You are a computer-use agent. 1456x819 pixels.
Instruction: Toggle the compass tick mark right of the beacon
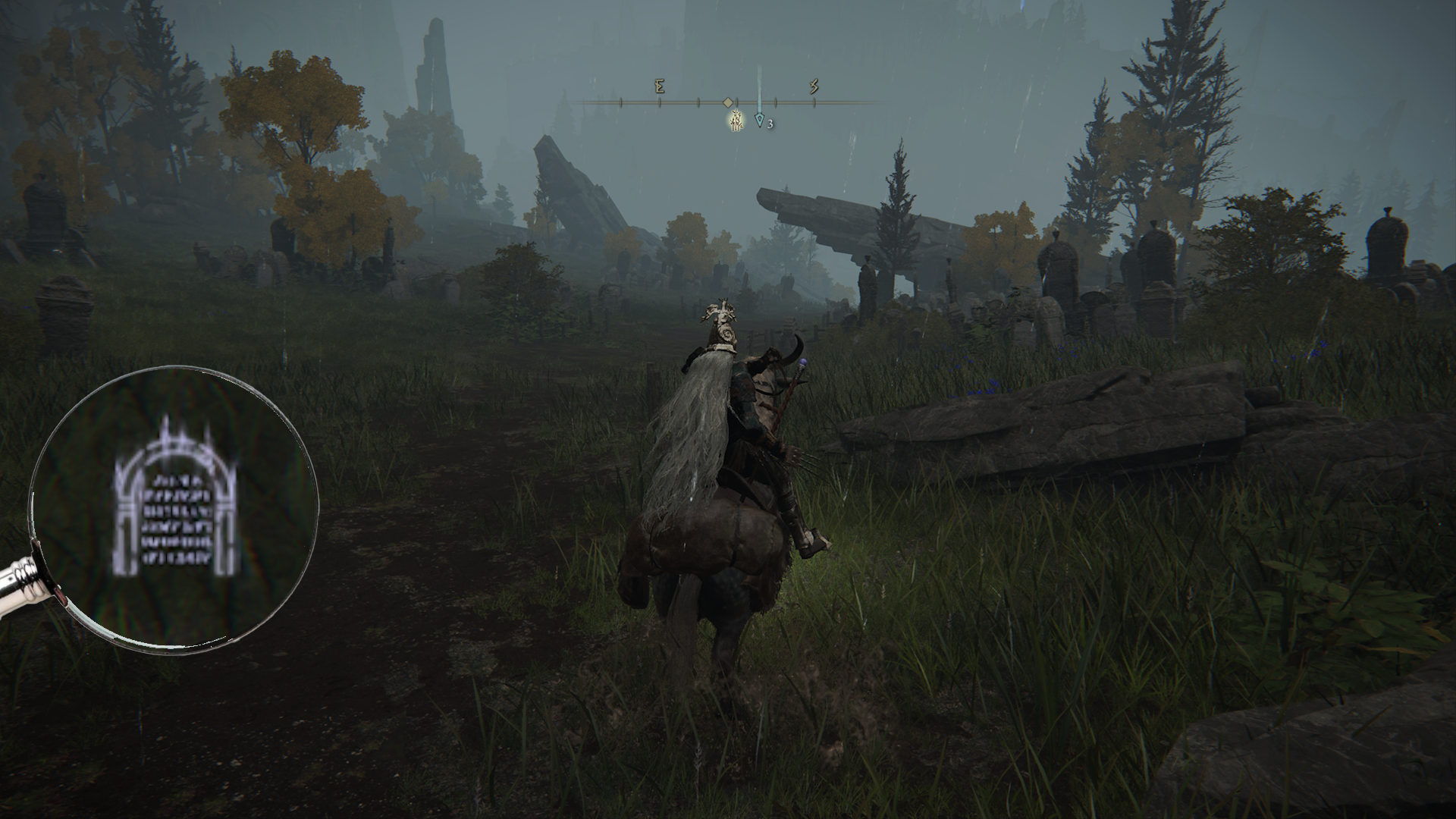pos(776,102)
